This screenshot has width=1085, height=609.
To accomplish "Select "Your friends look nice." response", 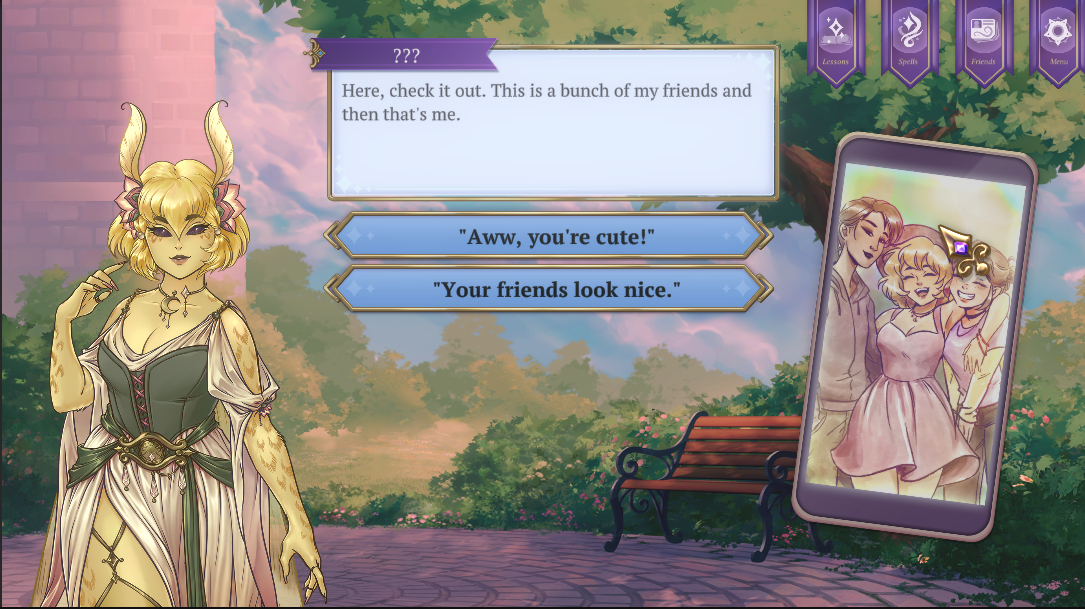I will point(549,290).
